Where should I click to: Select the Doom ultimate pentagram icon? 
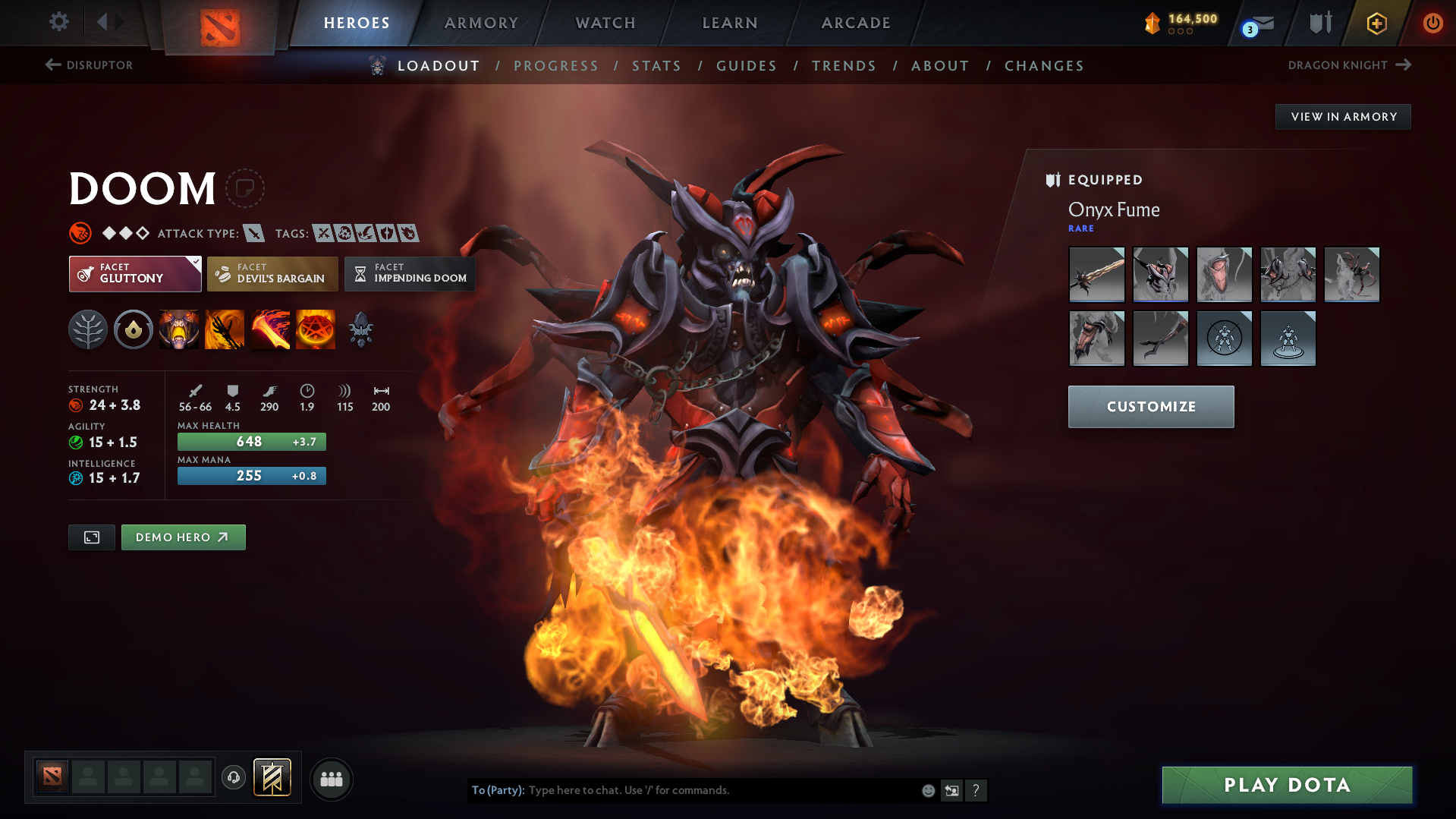point(316,329)
